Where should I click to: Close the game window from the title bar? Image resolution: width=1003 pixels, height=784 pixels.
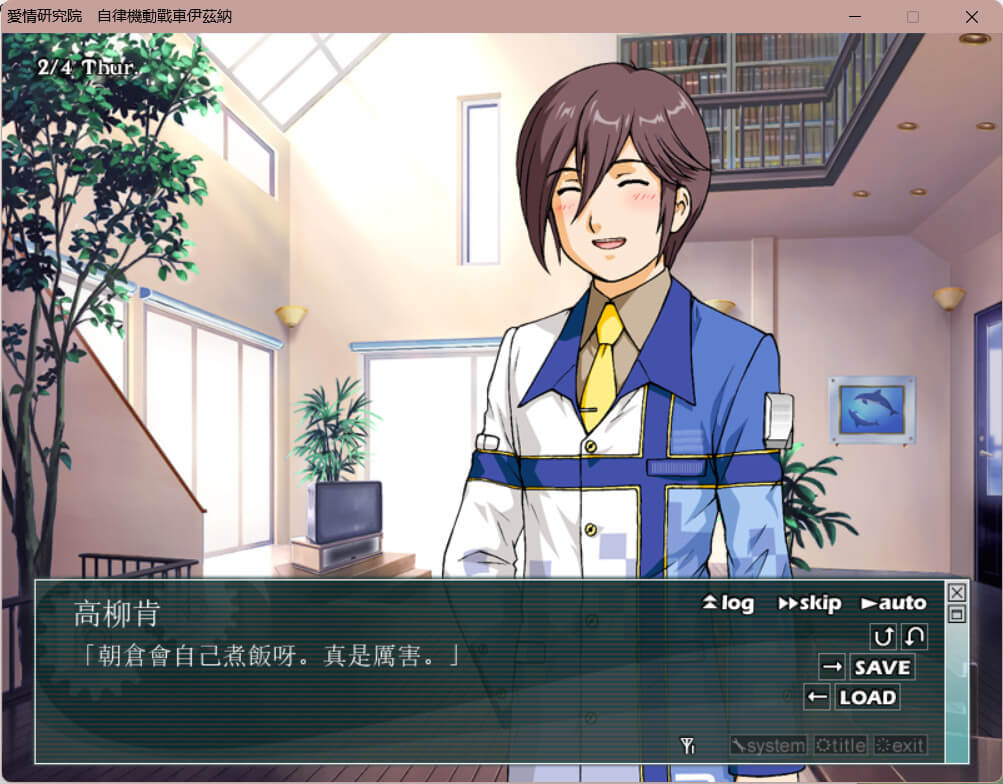[x=972, y=17]
